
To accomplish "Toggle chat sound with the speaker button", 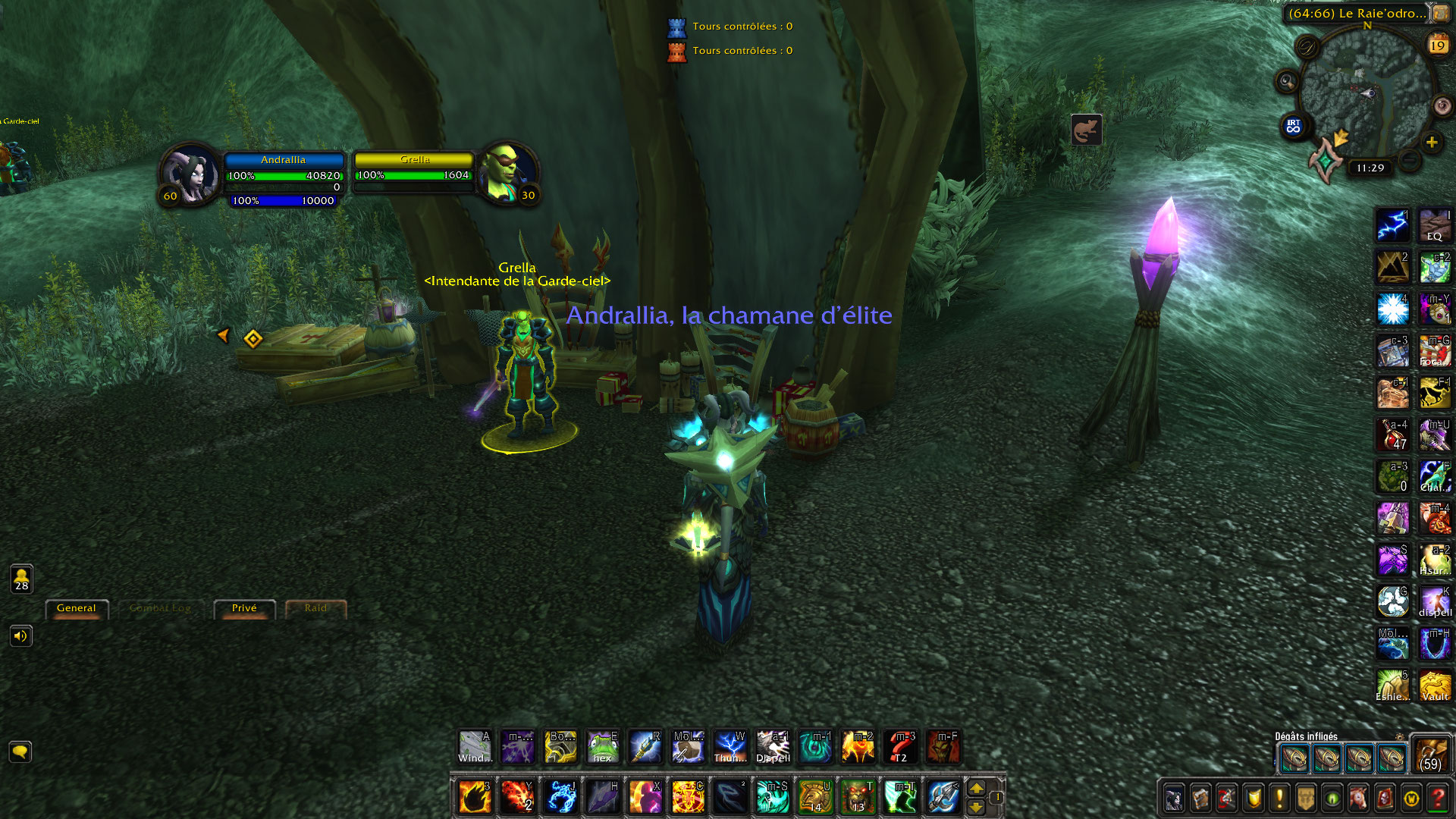I will (21, 635).
